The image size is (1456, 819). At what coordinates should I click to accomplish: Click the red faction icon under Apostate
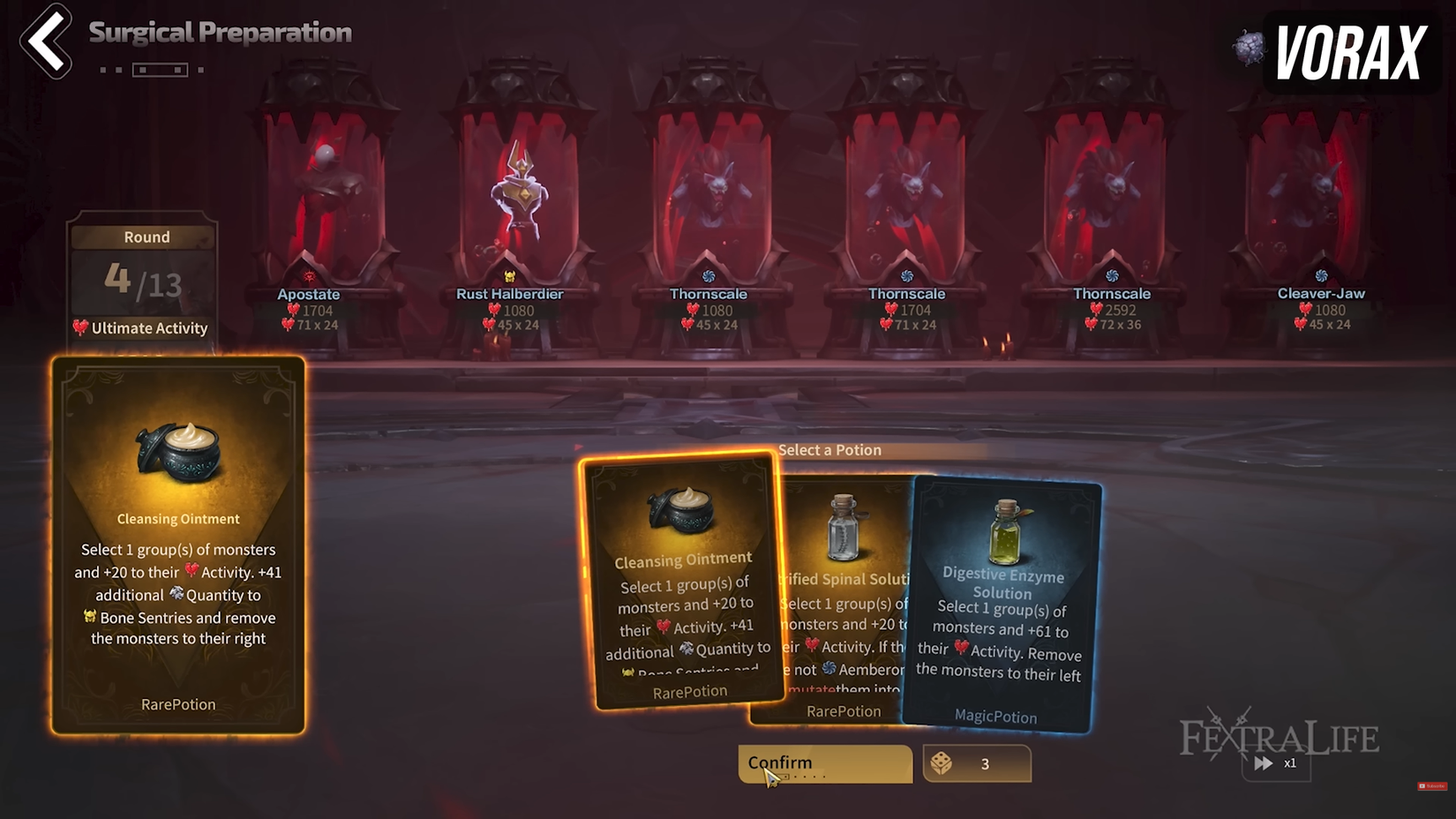pos(311,278)
